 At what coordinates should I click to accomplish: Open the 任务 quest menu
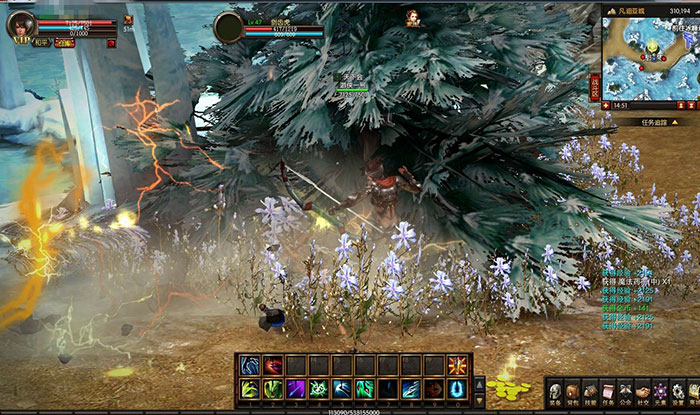coord(609,391)
